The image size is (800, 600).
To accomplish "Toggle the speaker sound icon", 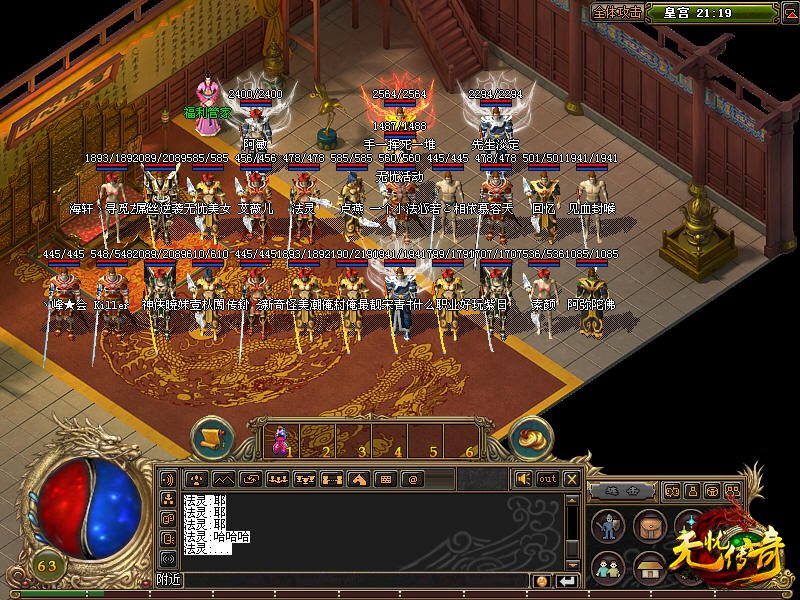I will [x=524, y=479].
